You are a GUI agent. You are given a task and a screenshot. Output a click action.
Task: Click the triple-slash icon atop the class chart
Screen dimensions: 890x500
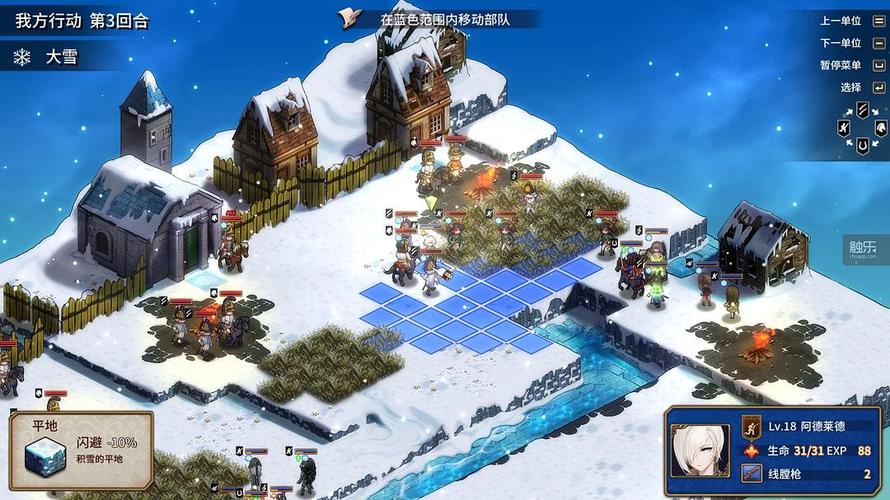pos(862,108)
